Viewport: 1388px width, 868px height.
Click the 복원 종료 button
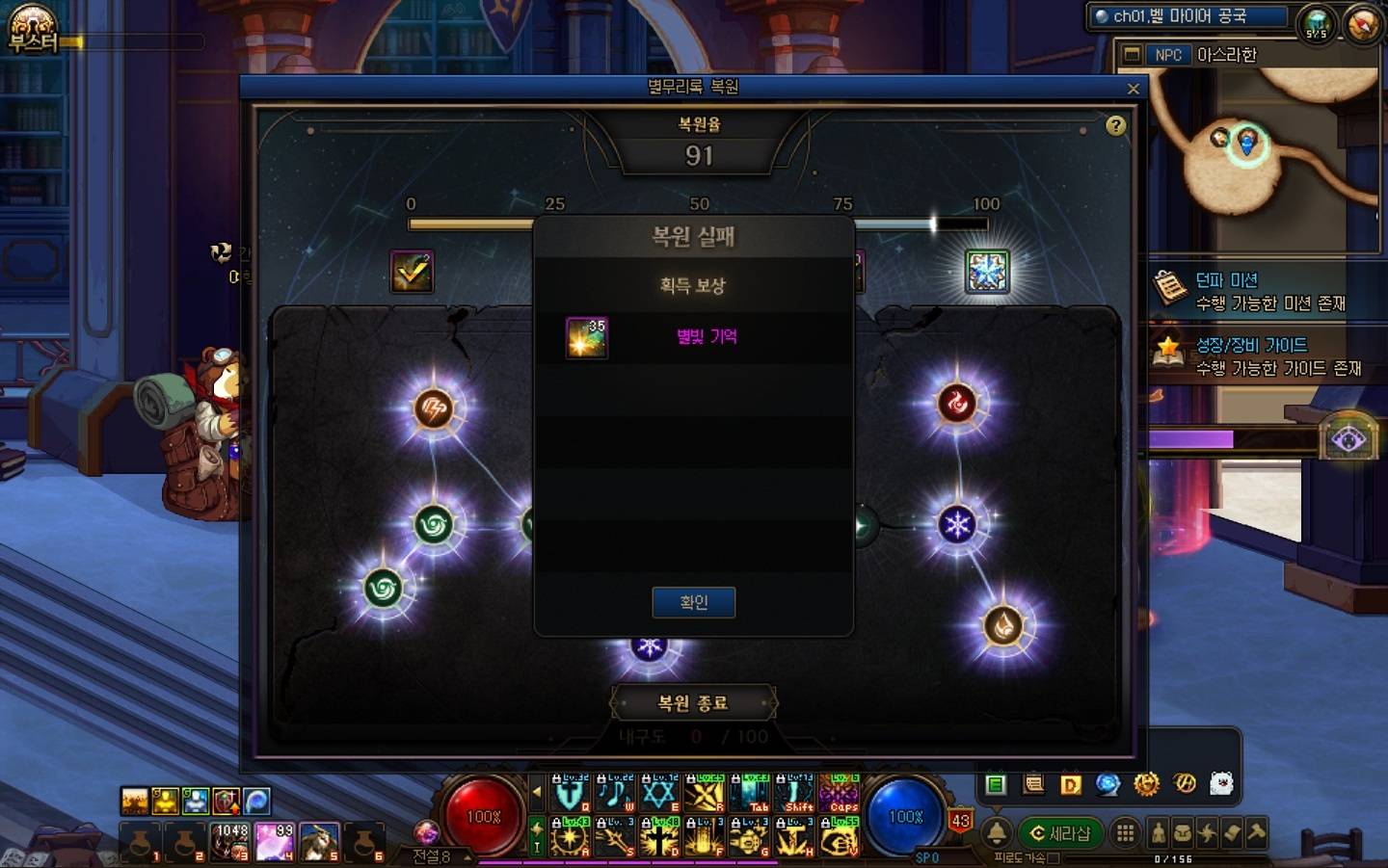click(693, 703)
